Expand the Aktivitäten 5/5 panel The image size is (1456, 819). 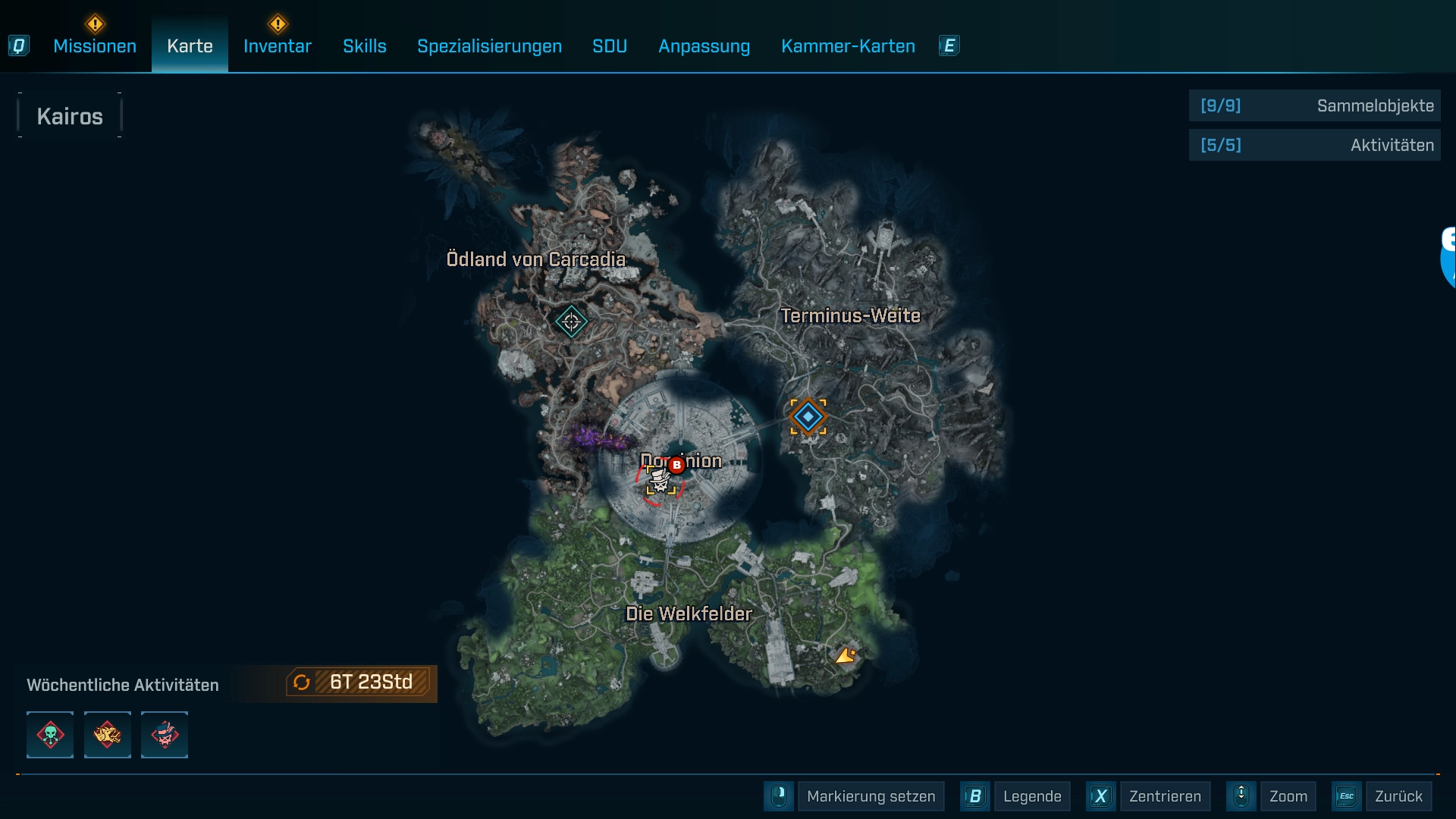[x=1314, y=144]
